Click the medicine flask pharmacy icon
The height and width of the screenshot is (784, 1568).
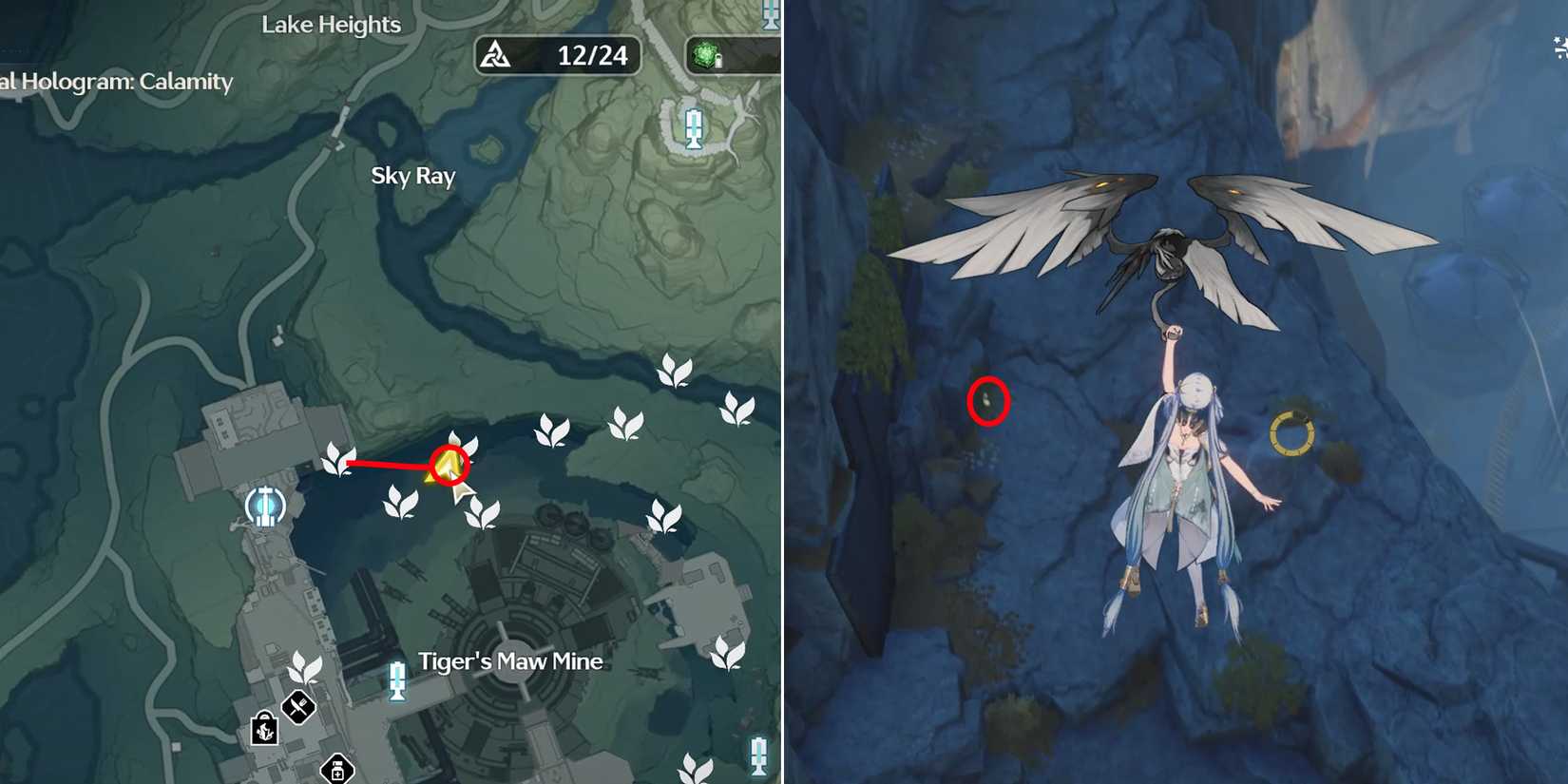click(337, 770)
